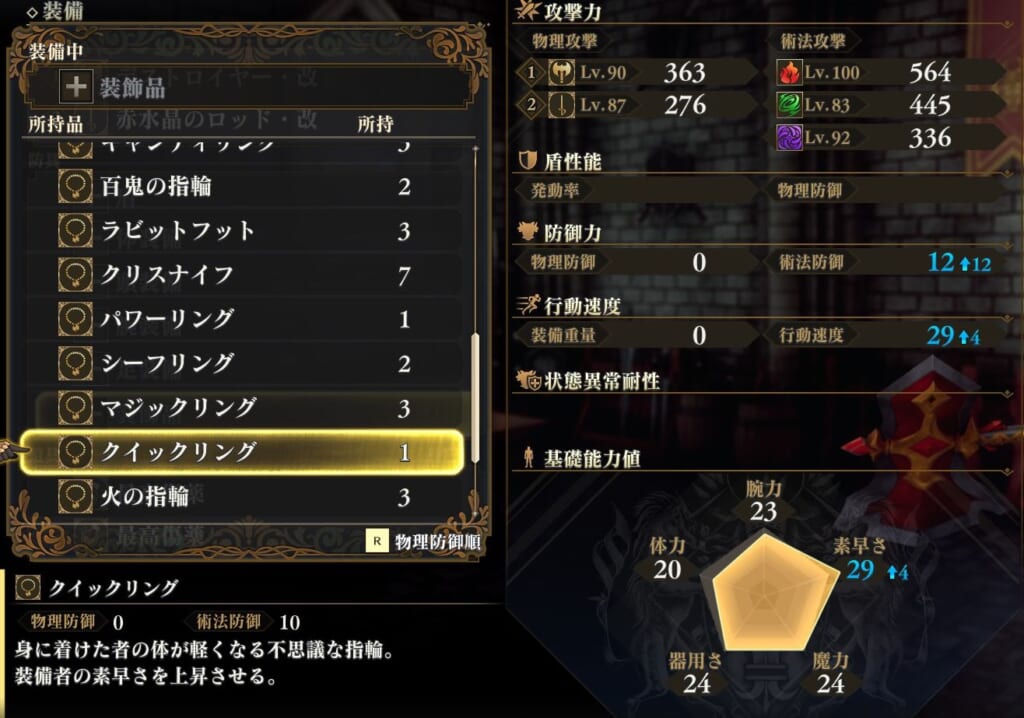1024x718 pixels.
Task: Select the クリスナイフ entry
Action: [240, 275]
